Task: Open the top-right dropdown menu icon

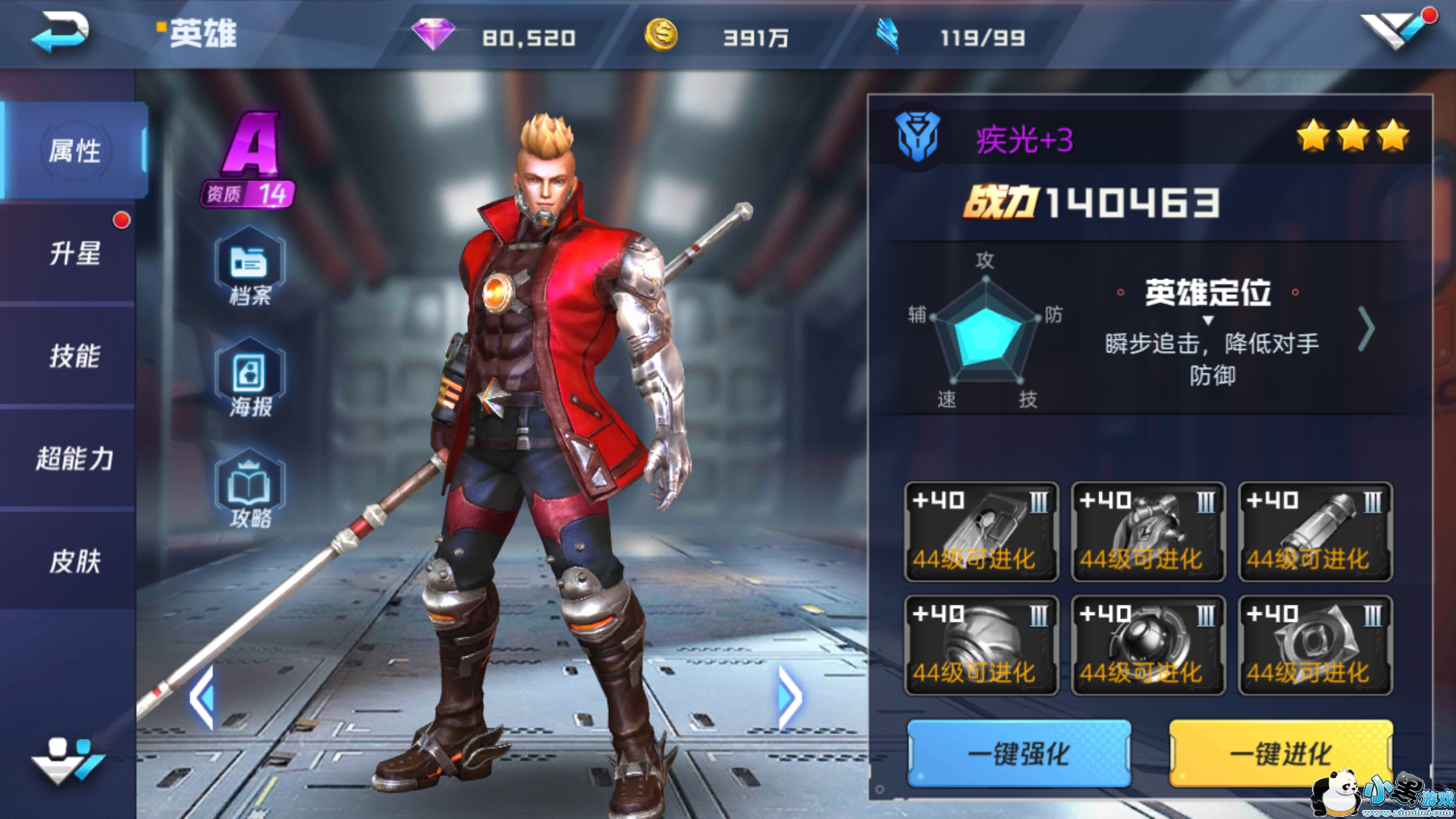Action: point(1395,30)
